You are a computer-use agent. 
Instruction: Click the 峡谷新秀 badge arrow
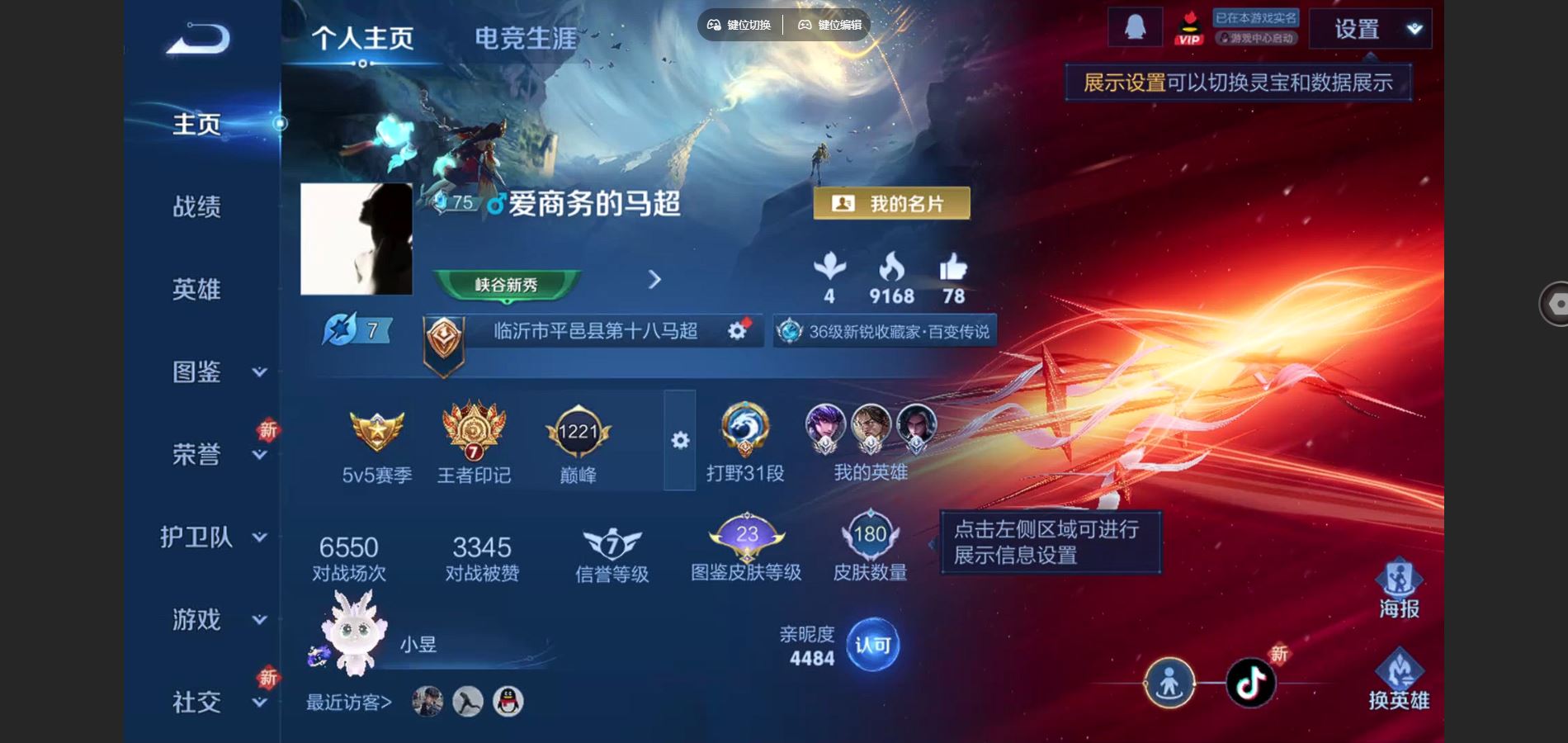653,281
